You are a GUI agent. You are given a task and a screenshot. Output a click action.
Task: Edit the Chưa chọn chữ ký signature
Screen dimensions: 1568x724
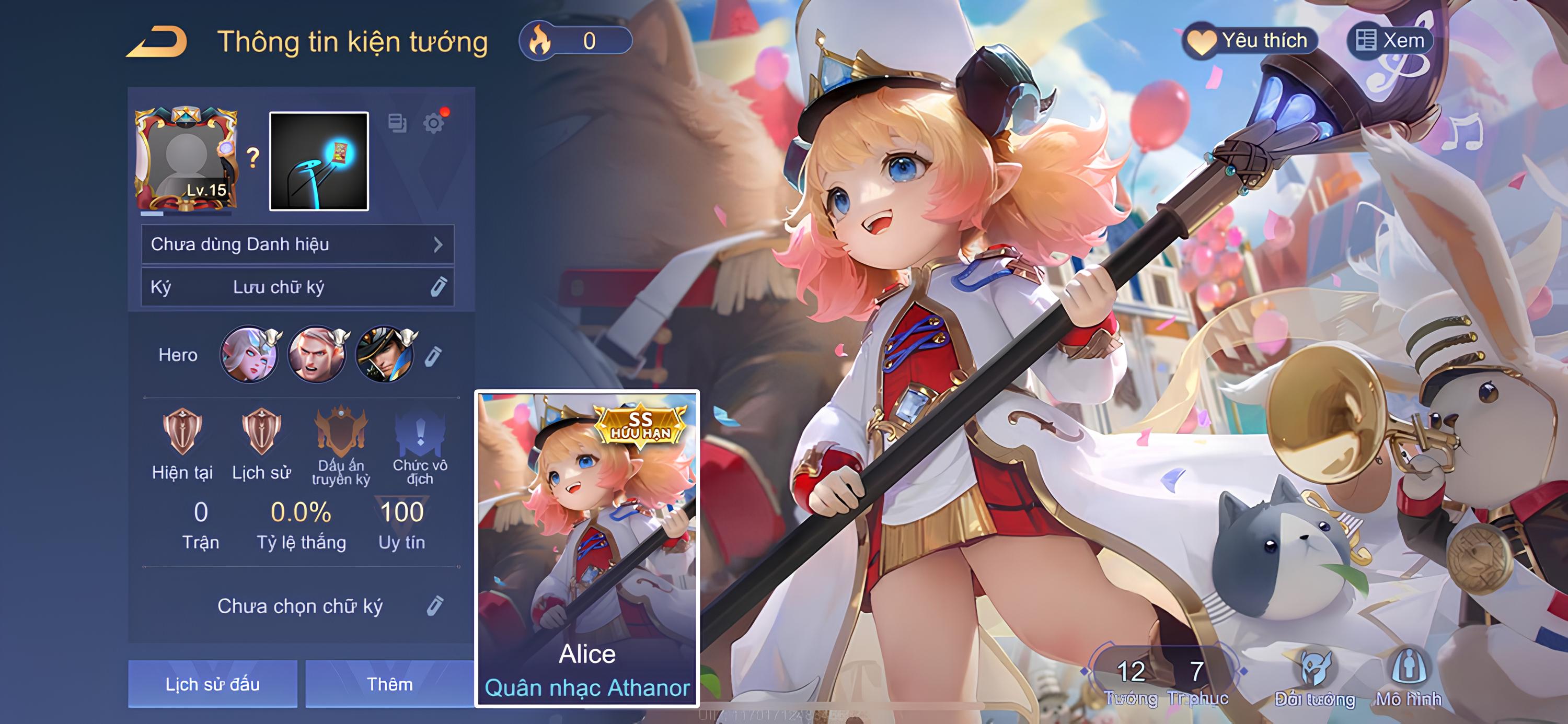[x=435, y=606]
